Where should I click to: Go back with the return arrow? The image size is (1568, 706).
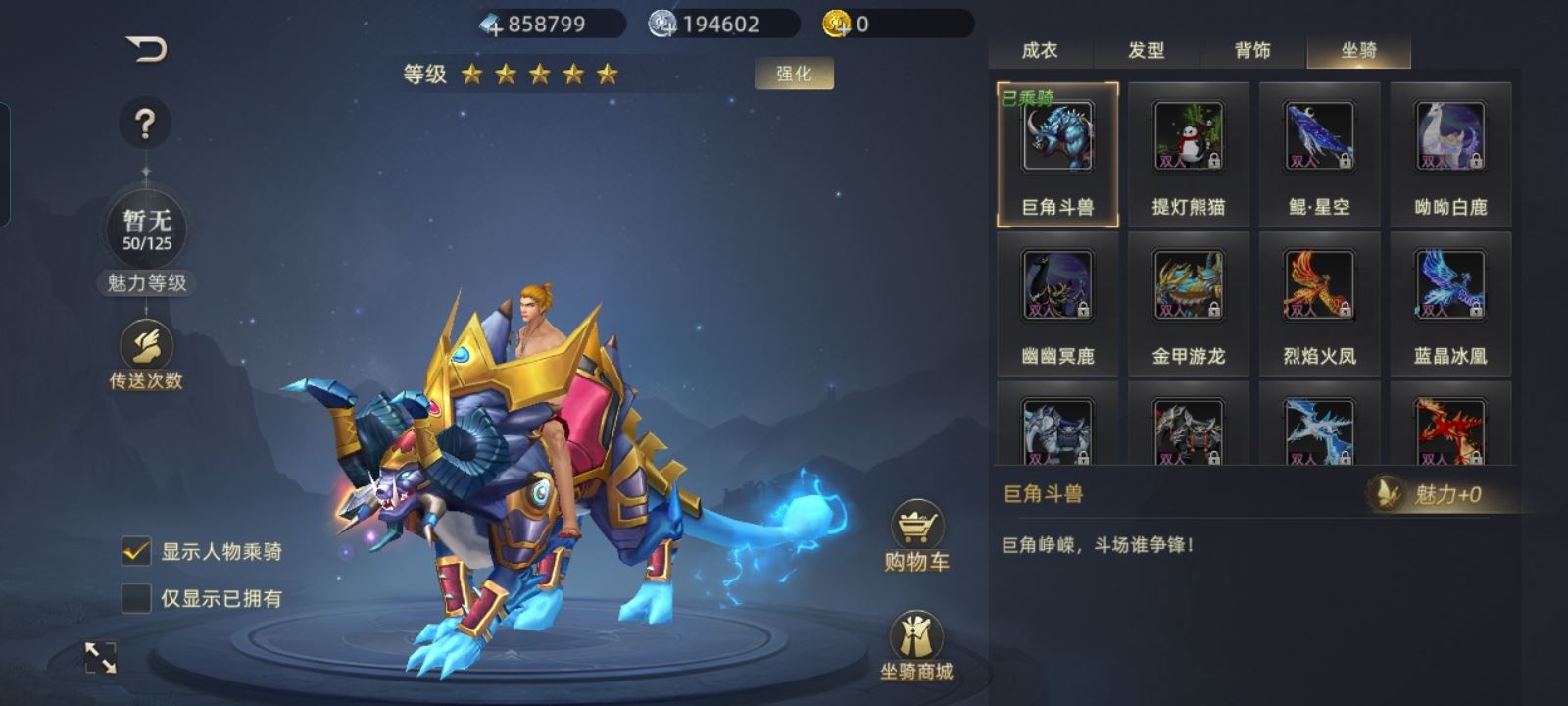coord(147,48)
